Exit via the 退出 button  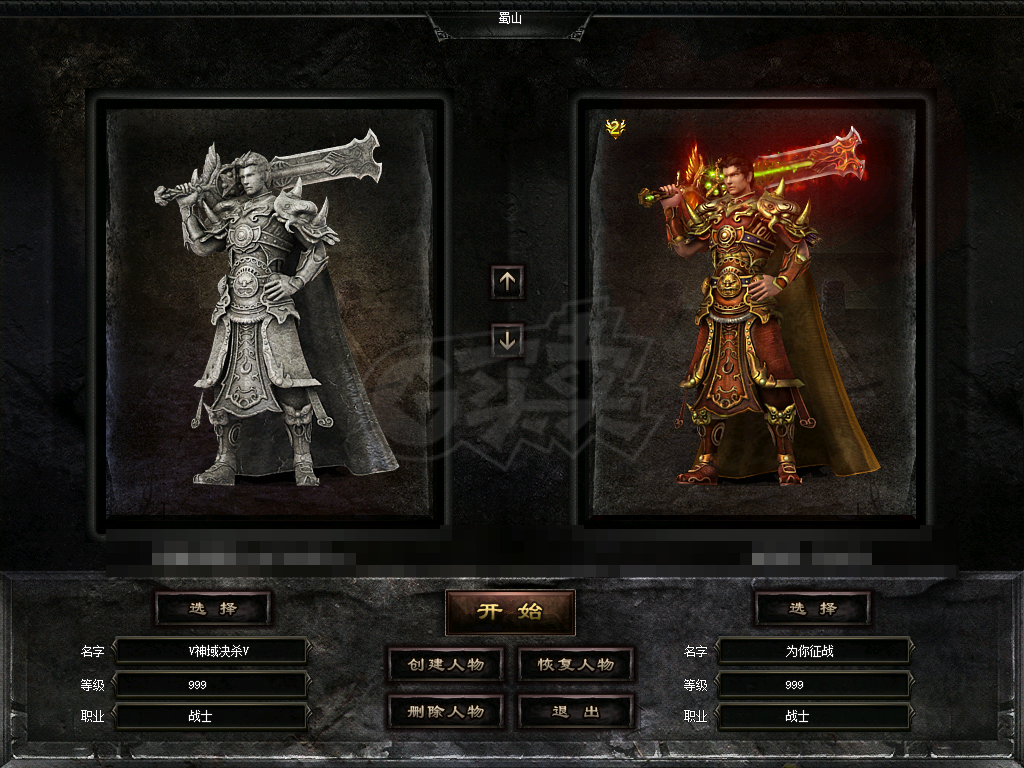tap(576, 712)
